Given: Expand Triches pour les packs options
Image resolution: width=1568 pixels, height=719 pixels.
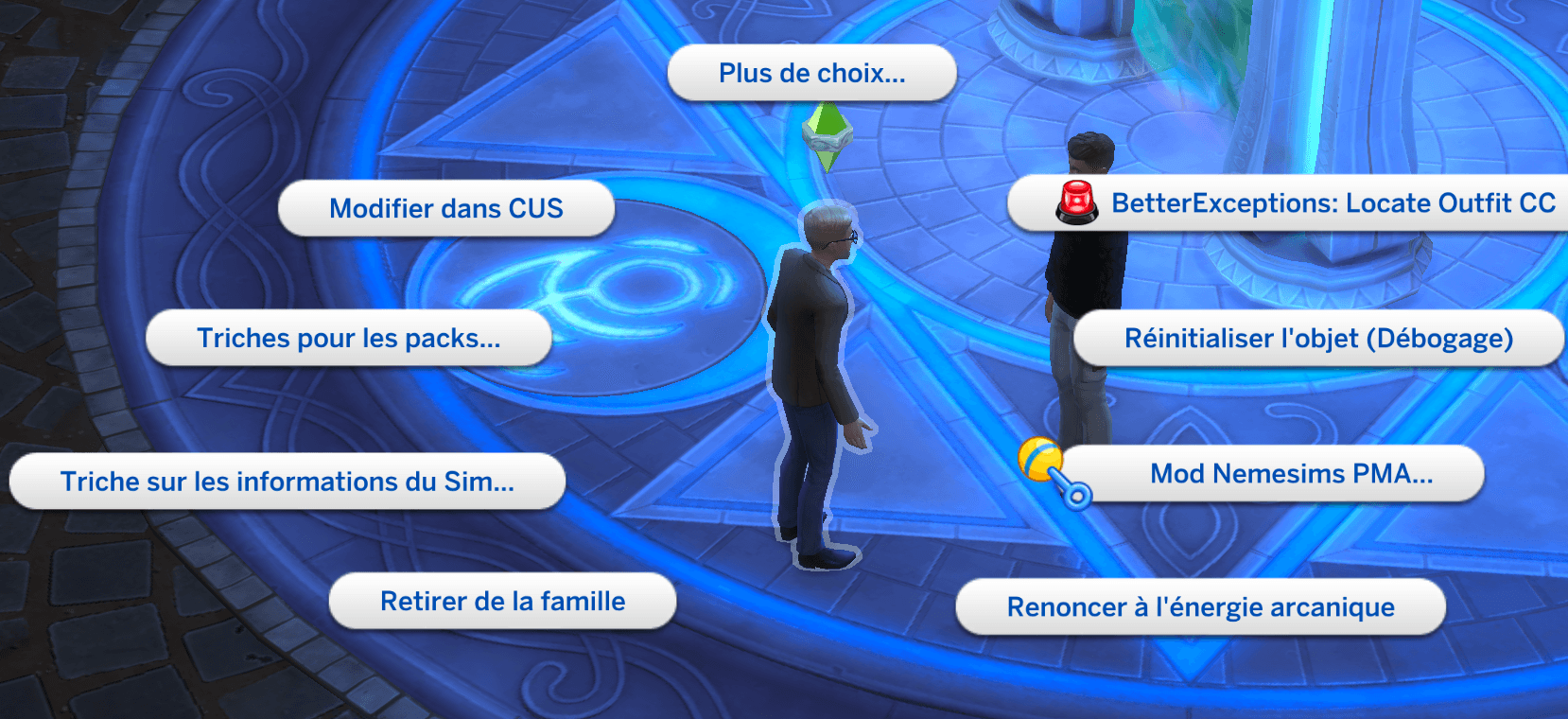Looking at the screenshot, I should [x=350, y=338].
